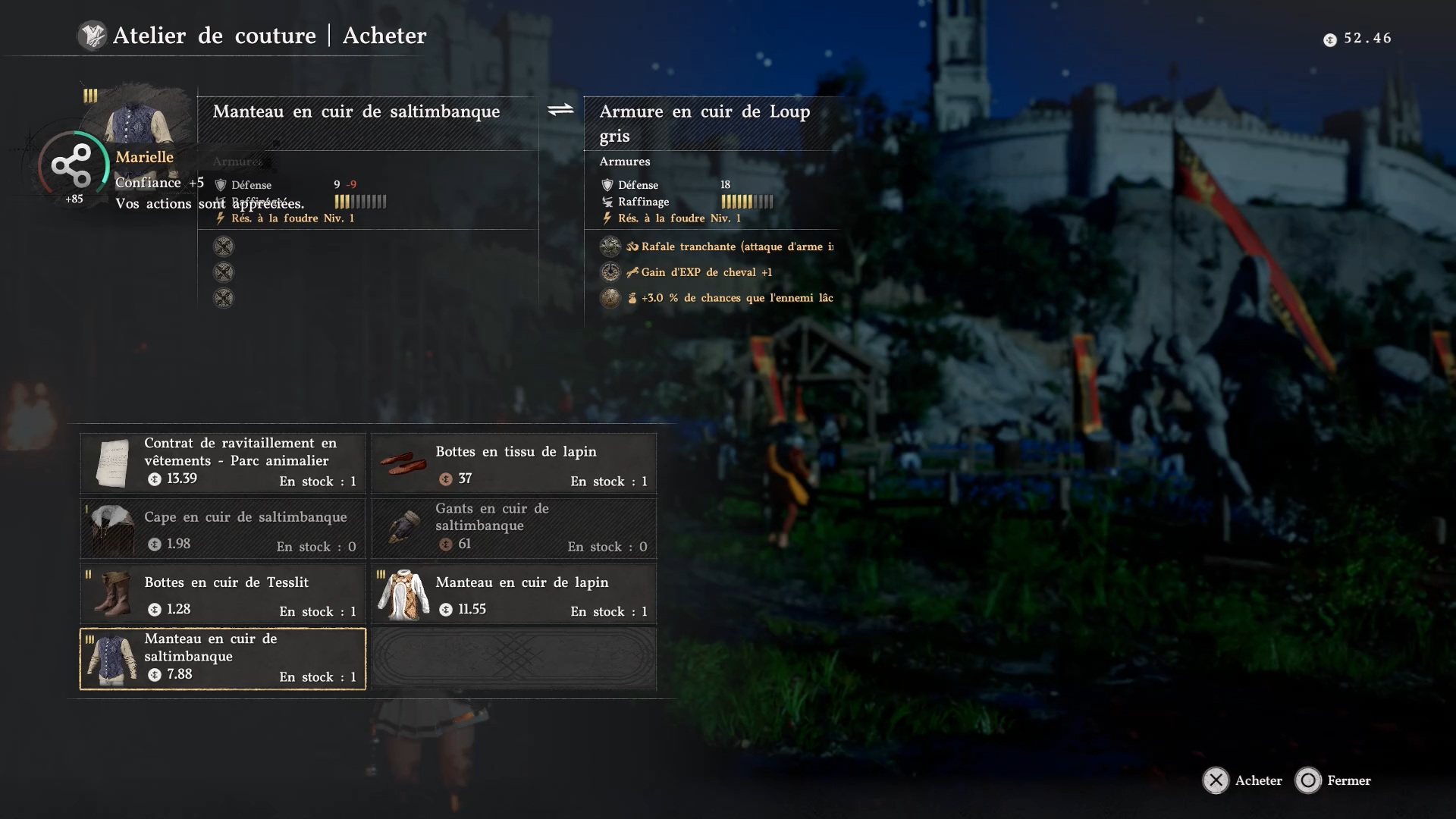The width and height of the screenshot is (1456, 819).
Task: Select the Contrat de ravitaillement en vêtements item
Action: [x=223, y=463]
